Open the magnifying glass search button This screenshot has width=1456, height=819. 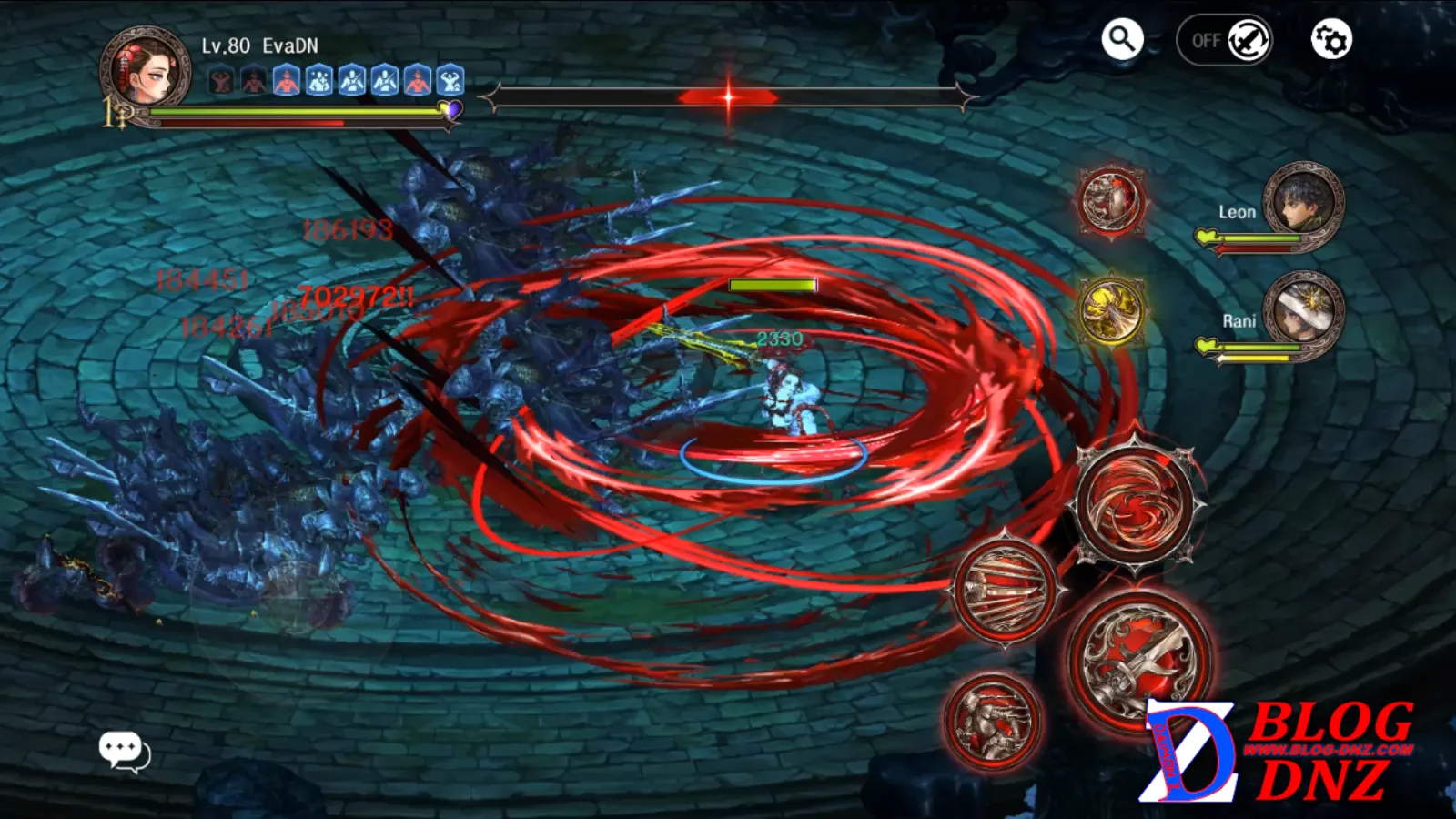[1122, 40]
